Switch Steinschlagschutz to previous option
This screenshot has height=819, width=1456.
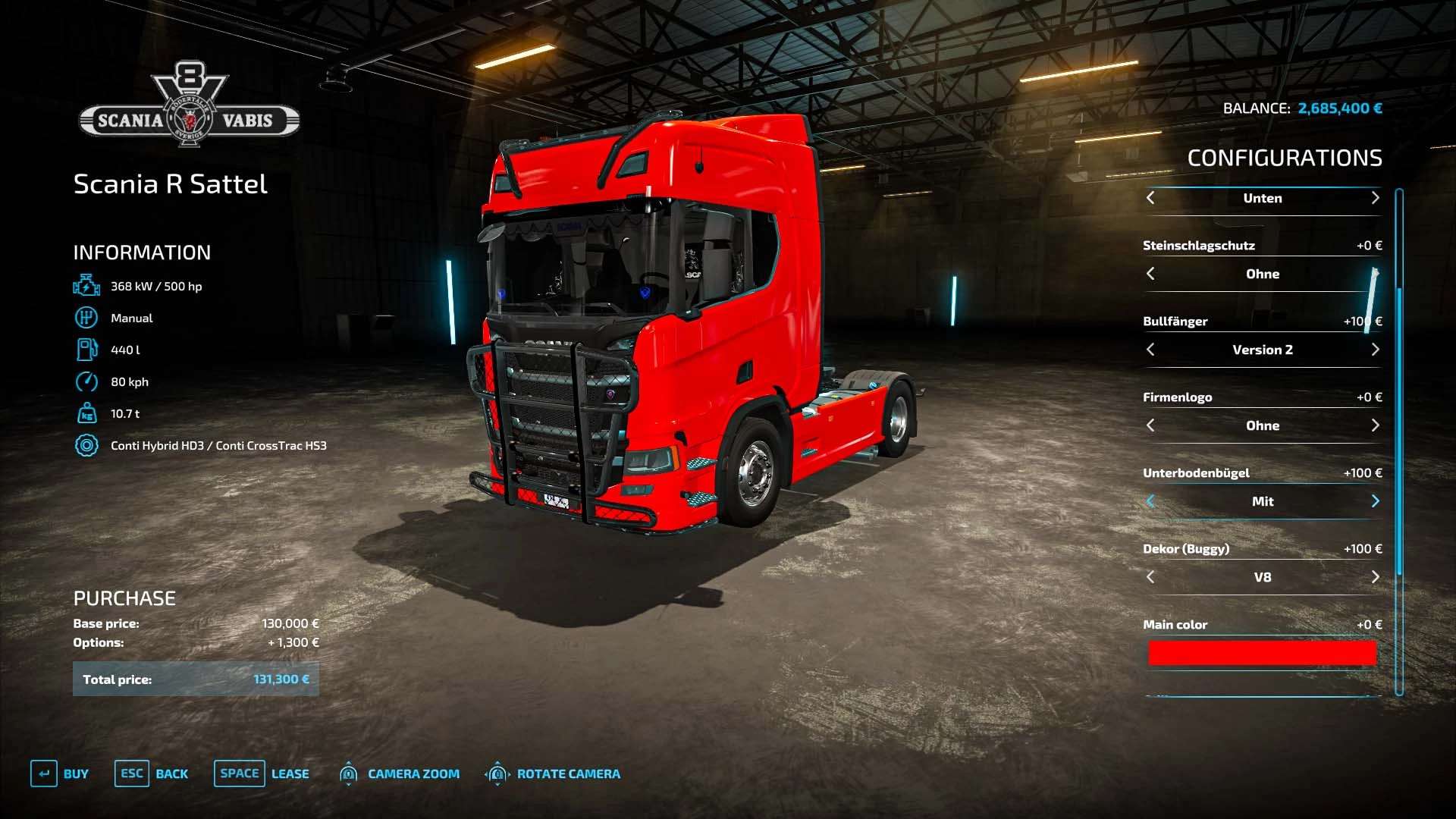1150,274
